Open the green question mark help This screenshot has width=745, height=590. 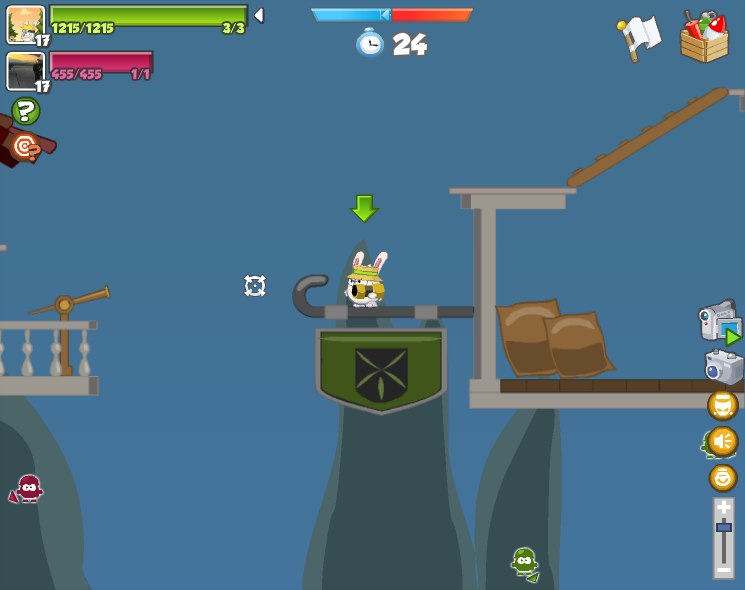click(x=25, y=111)
